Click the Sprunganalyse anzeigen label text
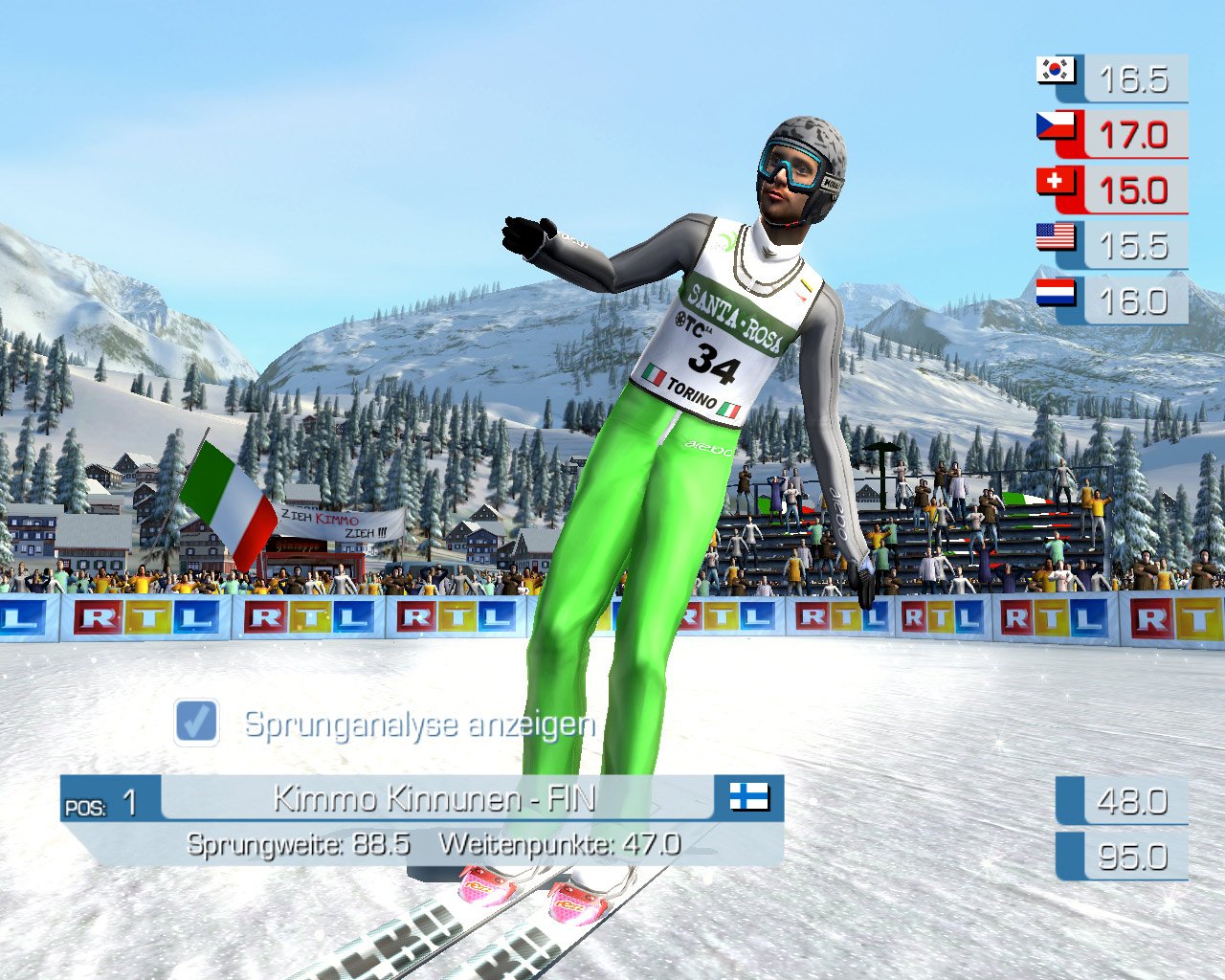 [418, 724]
